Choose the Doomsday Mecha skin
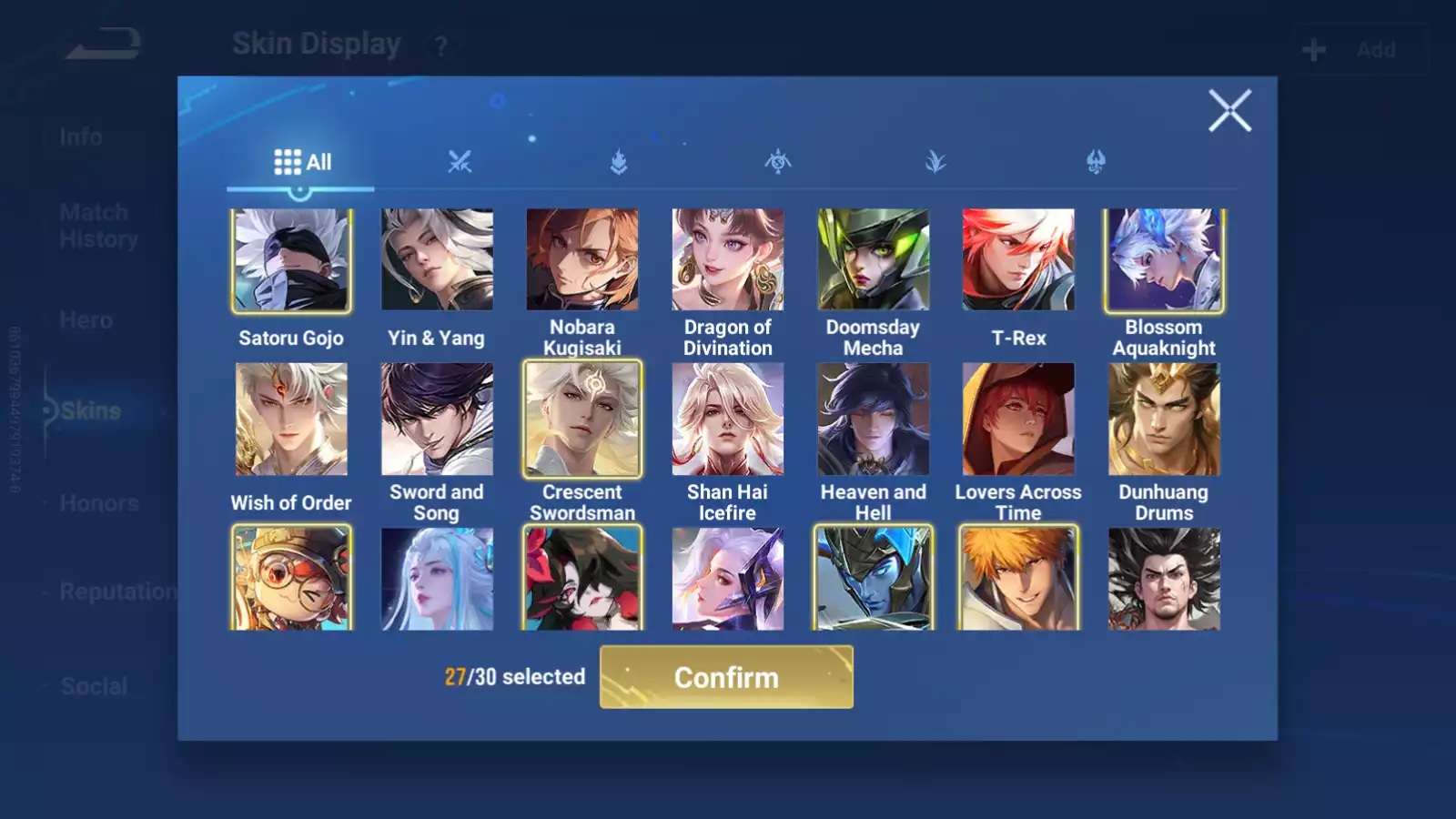The height and width of the screenshot is (819, 1456). coord(874,260)
